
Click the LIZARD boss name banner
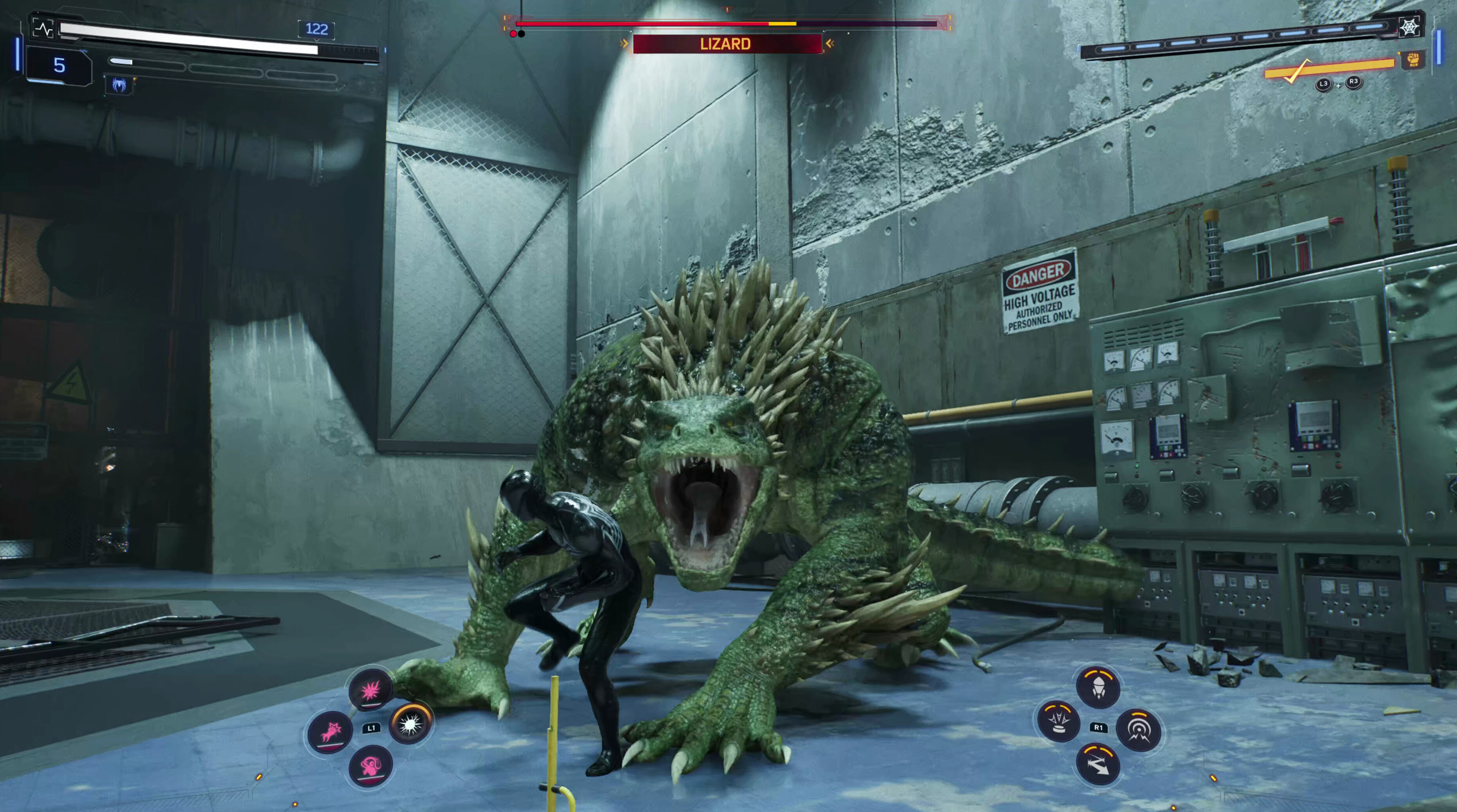(x=726, y=44)
